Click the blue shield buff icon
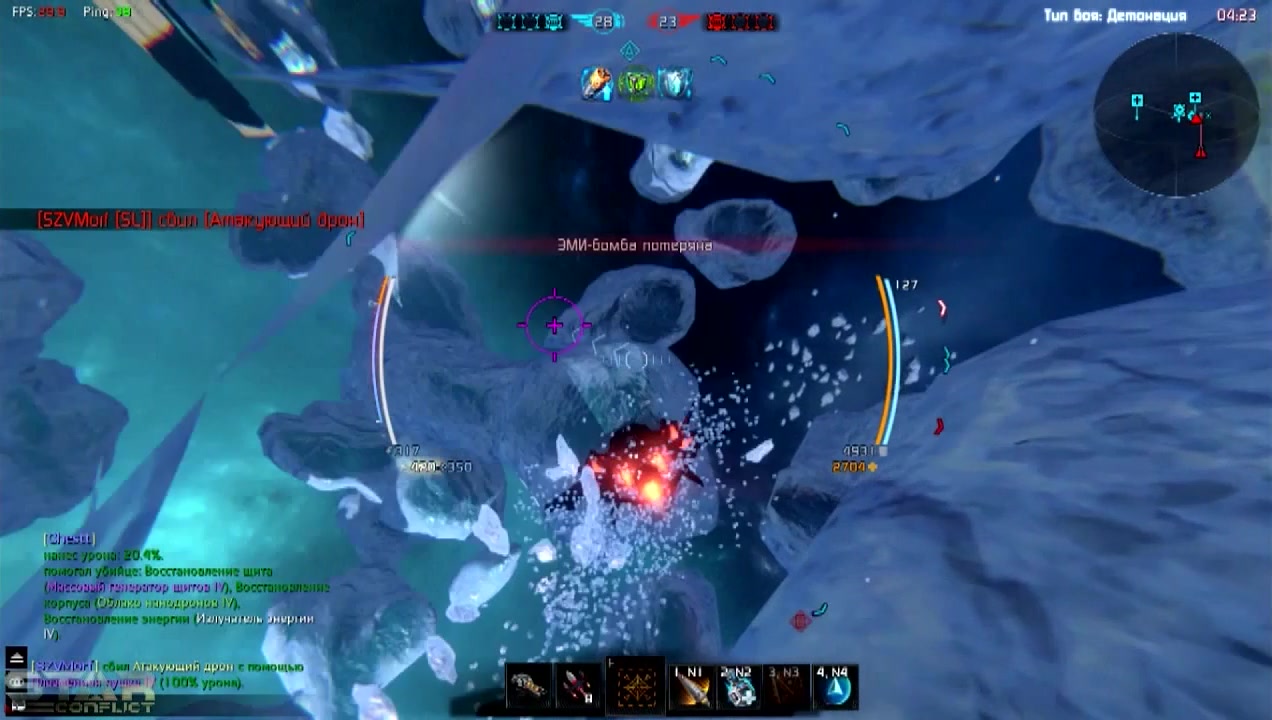The width and height of the screenshot is (1272, 720). point(673,84)
